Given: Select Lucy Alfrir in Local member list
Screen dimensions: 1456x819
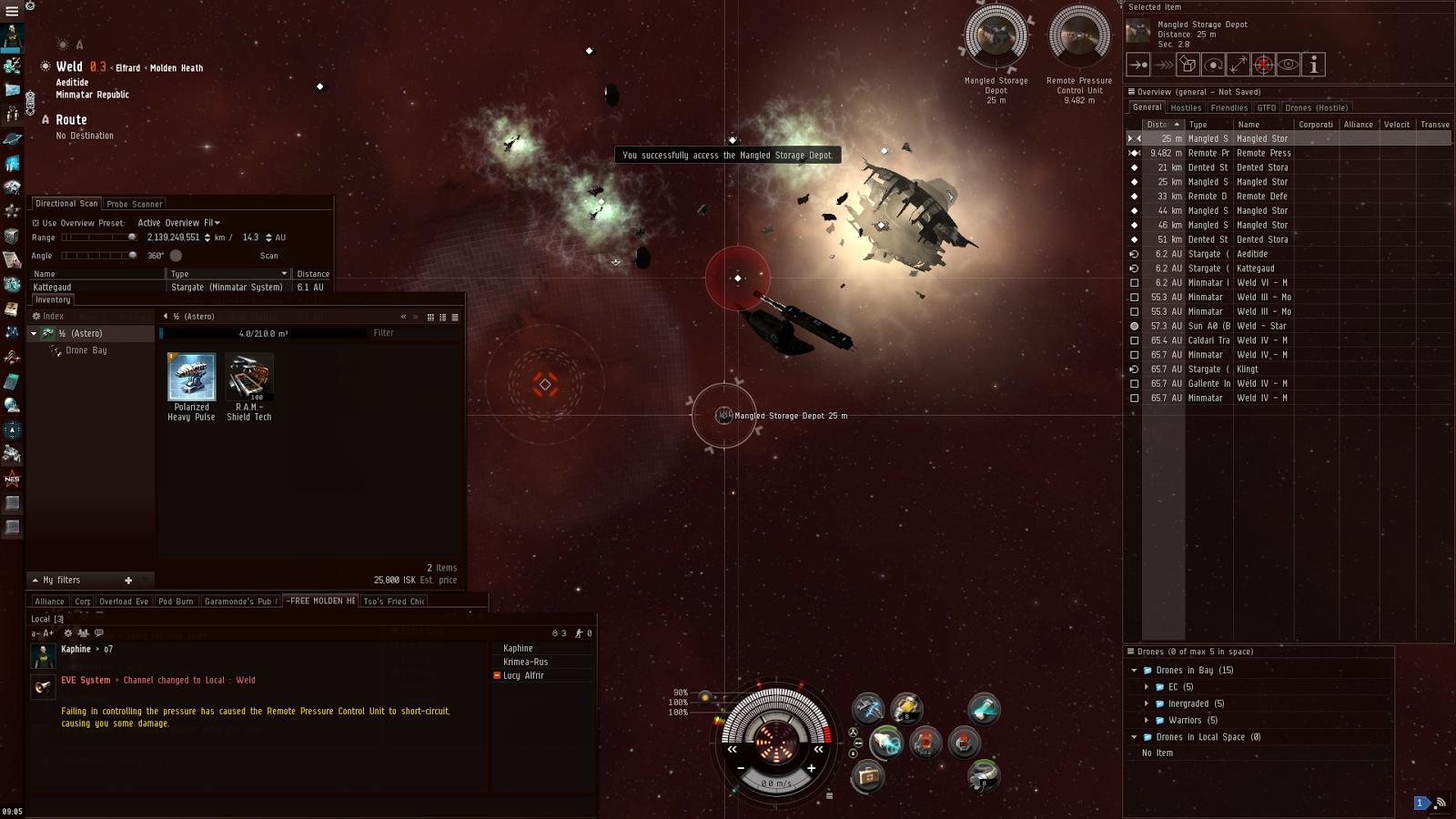Looking at the screenshot, I should click(523, 675).
